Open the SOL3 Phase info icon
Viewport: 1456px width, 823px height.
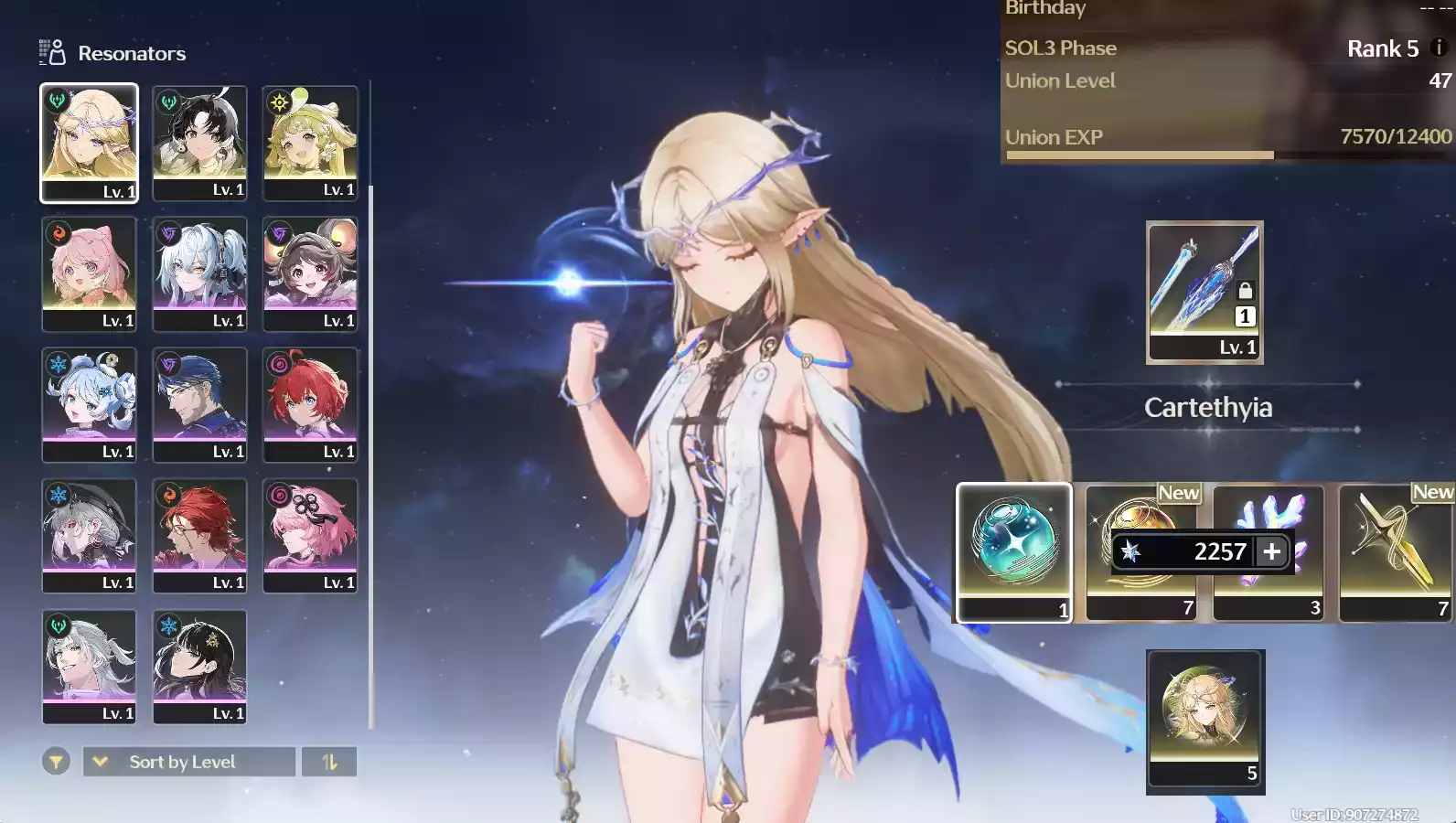tap(1438, 48)
